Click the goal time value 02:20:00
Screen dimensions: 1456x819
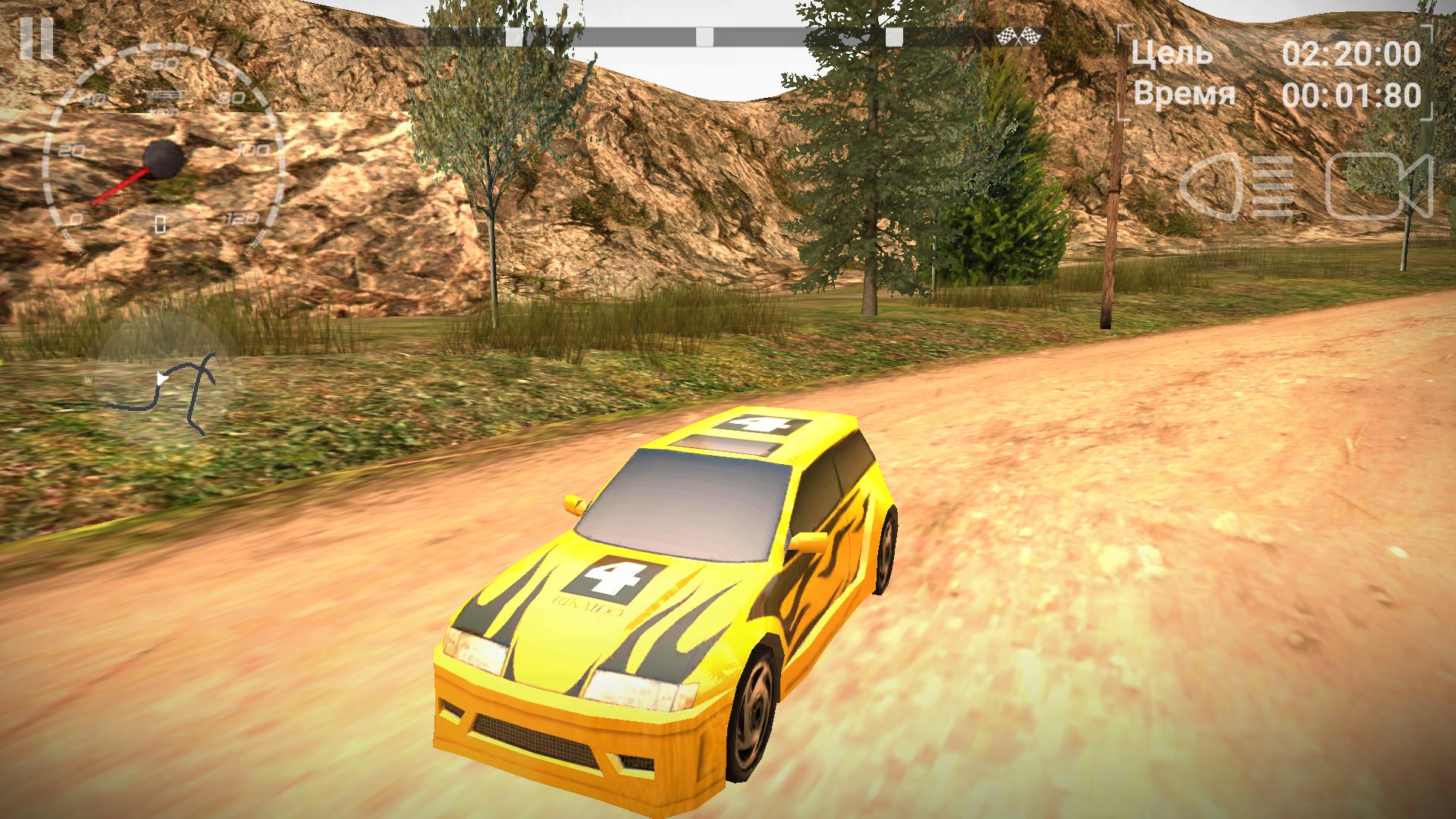coord(1354,53)
